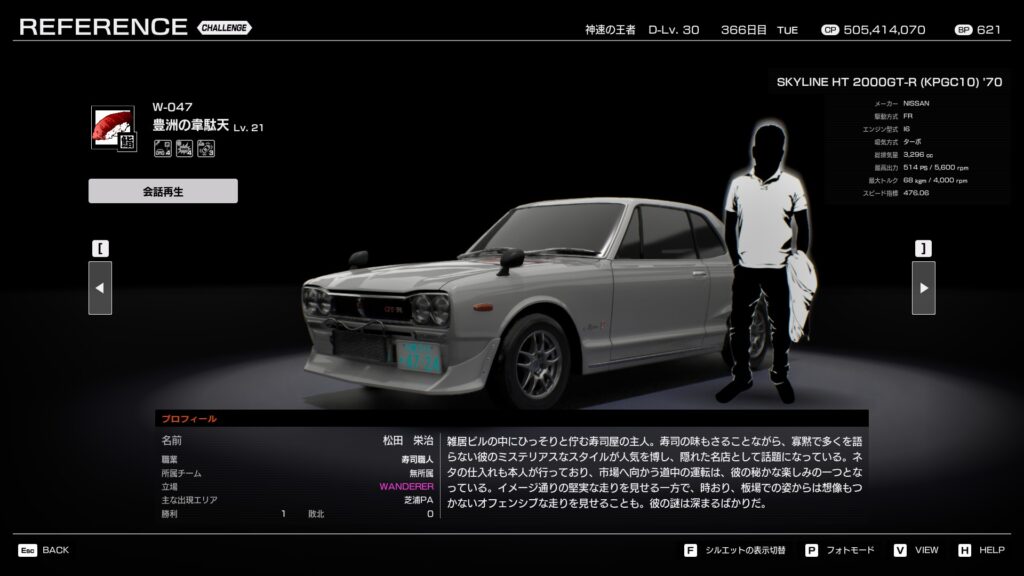Play the conversation with 会話再生 button
This screenshot has height=576, width=1024.
163,191
